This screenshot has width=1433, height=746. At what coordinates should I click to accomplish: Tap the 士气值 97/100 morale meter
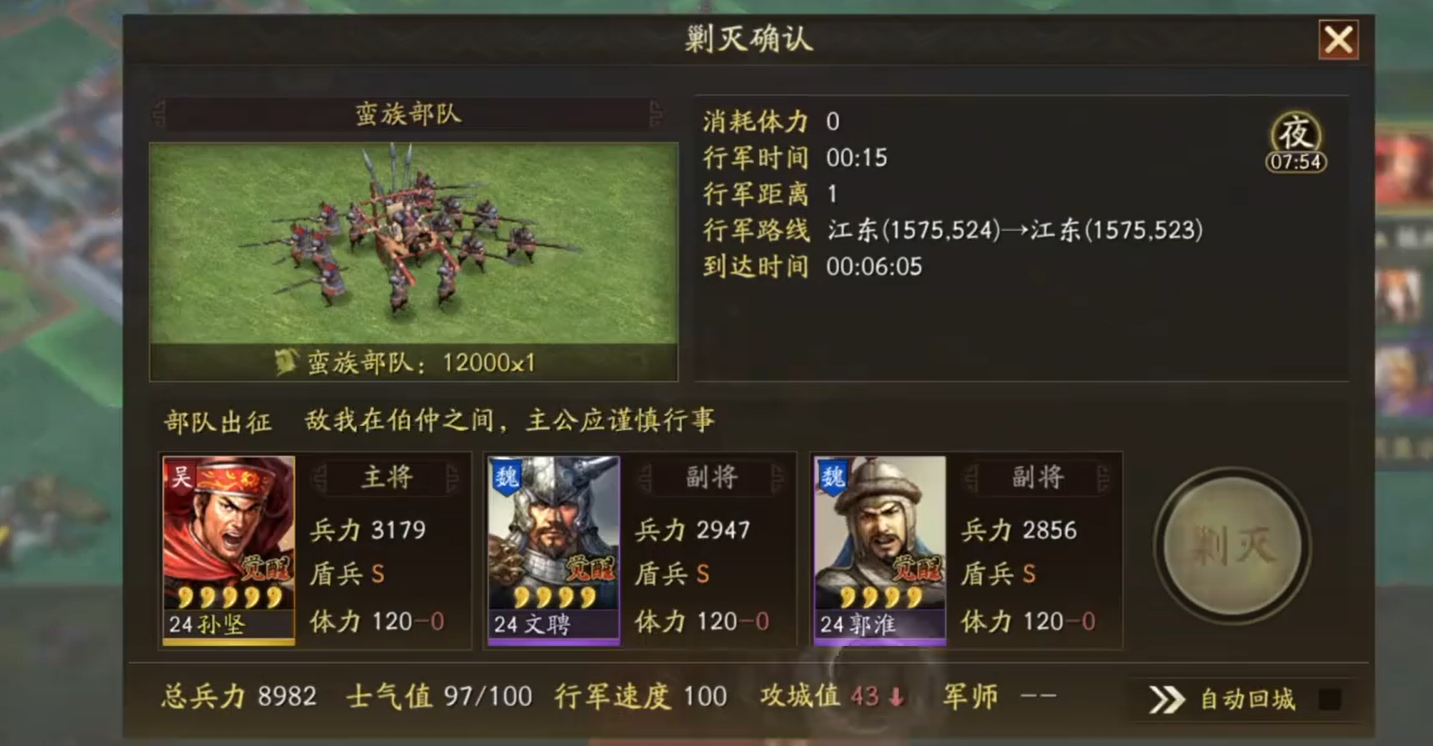[x=435, y=695]
